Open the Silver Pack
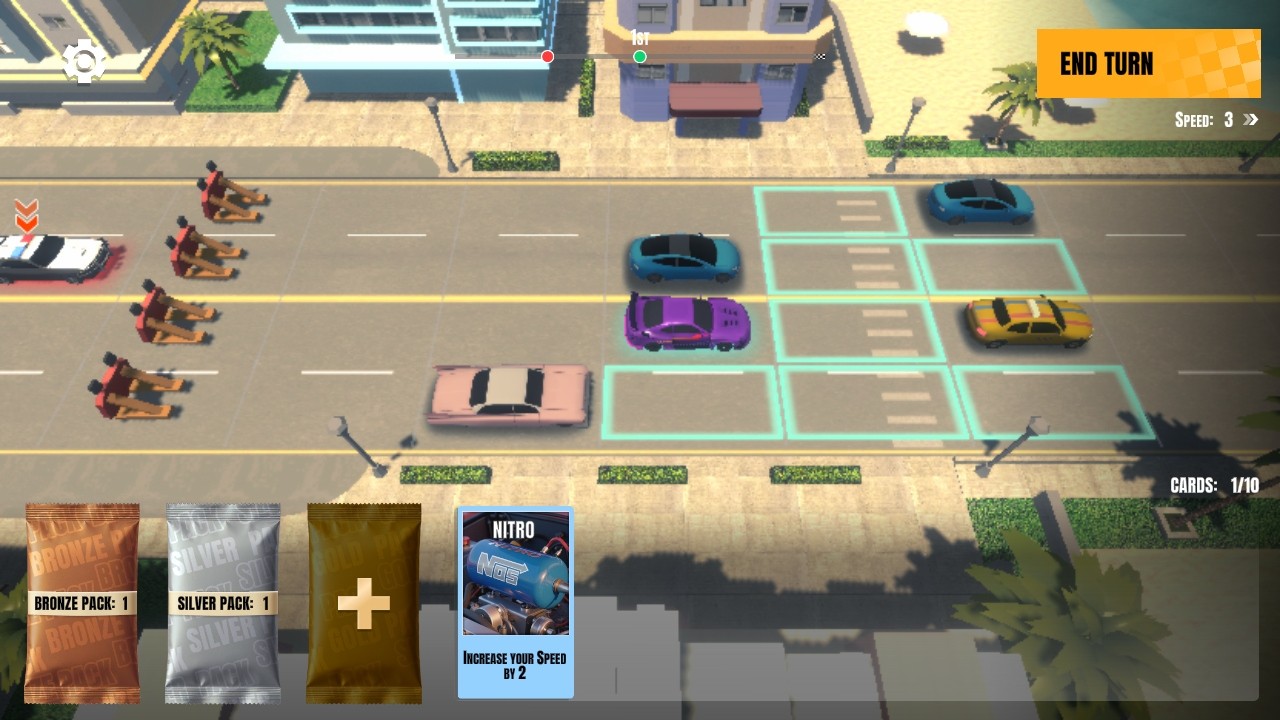The width and height of the screenshot is (1280, 720). tap(222, 600)
